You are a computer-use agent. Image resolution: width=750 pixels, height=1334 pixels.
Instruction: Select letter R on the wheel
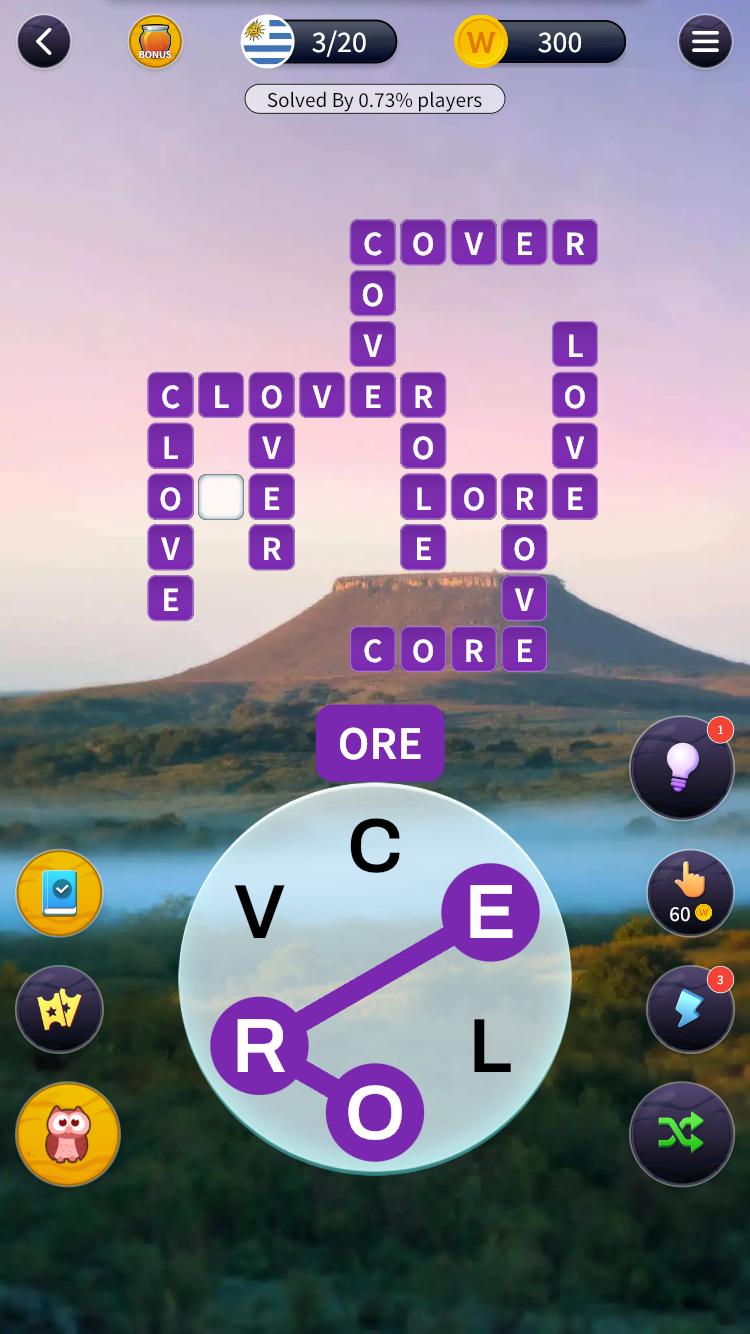[260, 1047]
